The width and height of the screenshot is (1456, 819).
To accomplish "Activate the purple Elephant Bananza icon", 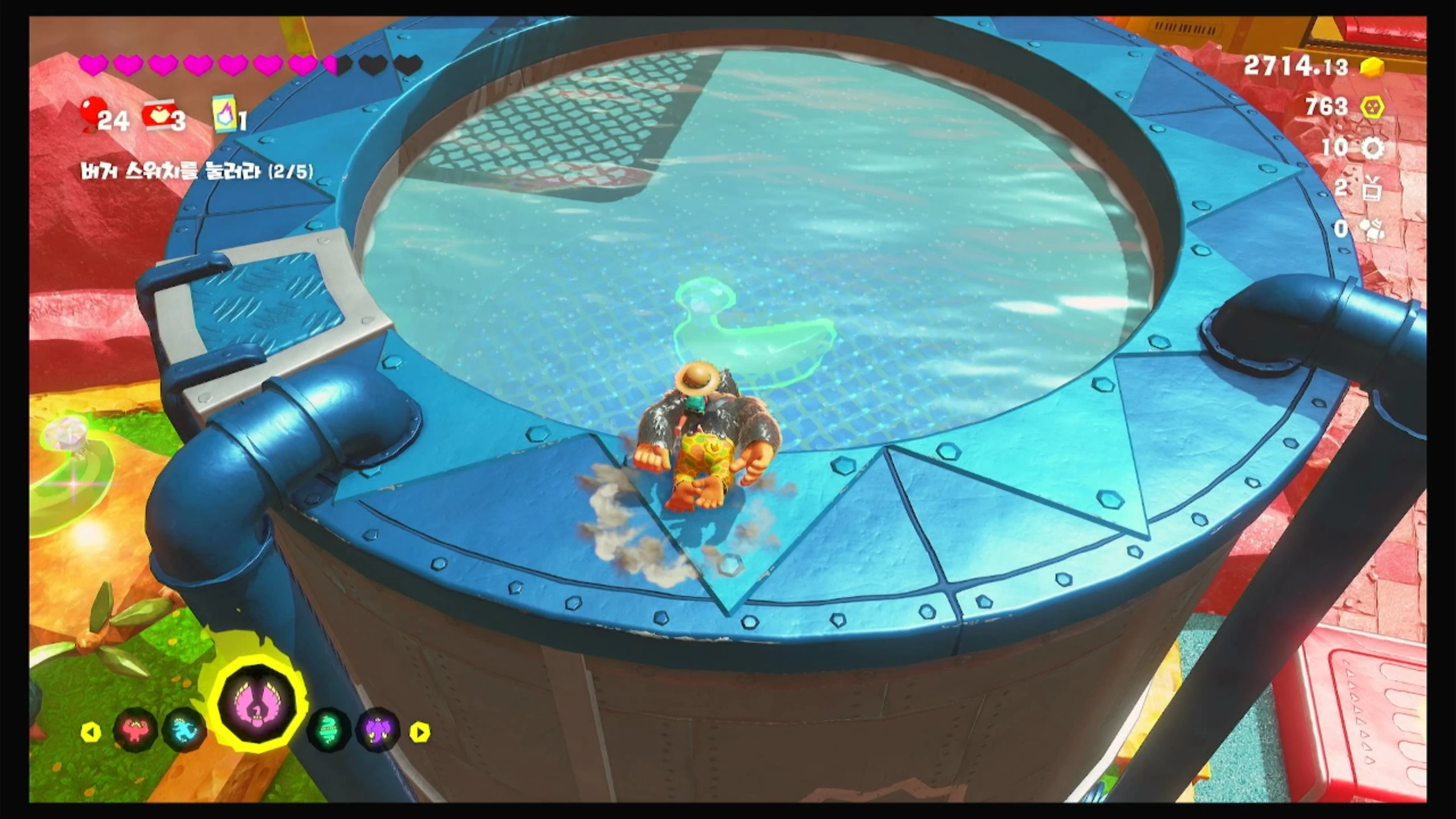I will click(x=378, y=730).
